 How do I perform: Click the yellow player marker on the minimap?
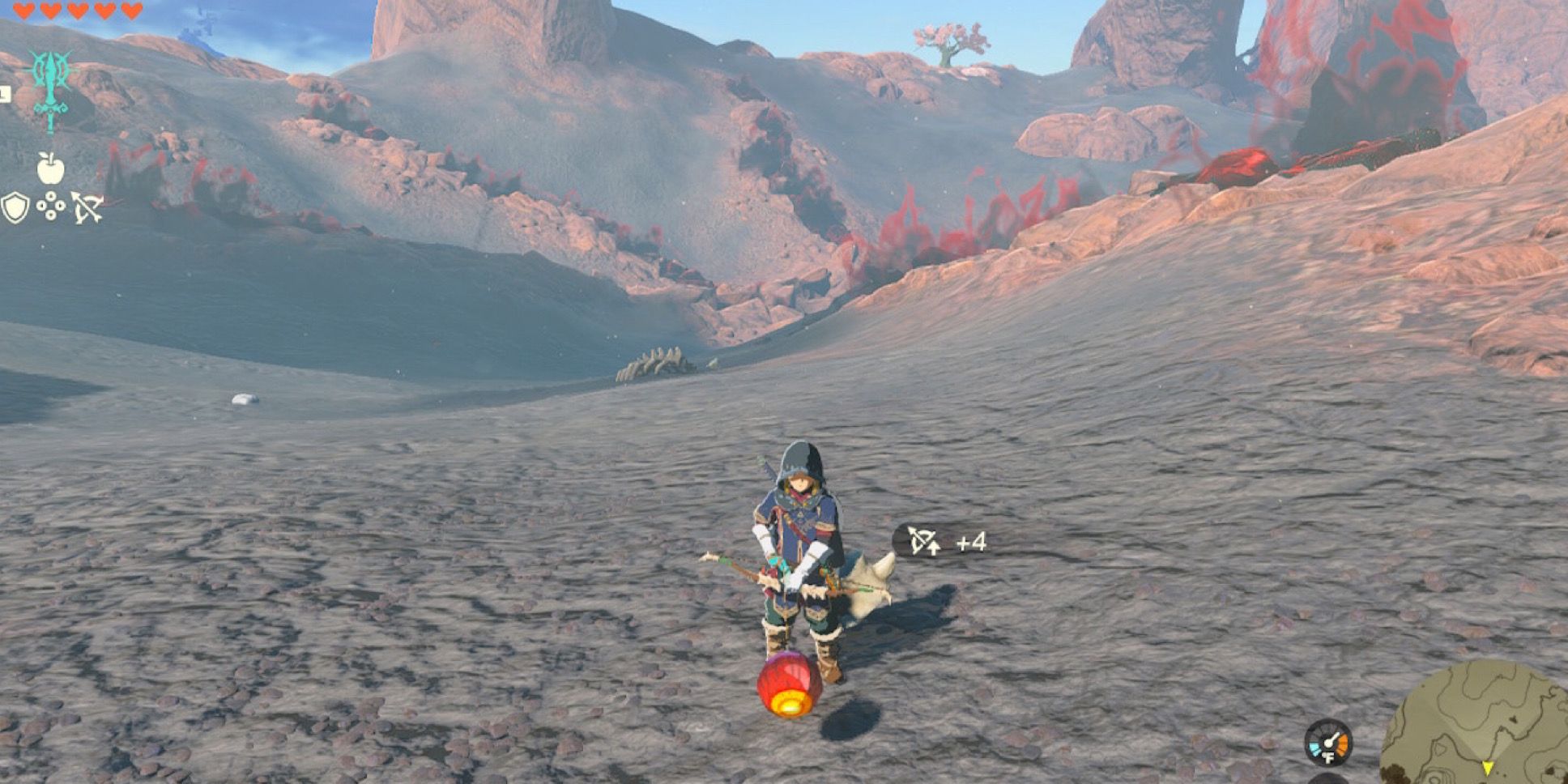coord(1489,768)
